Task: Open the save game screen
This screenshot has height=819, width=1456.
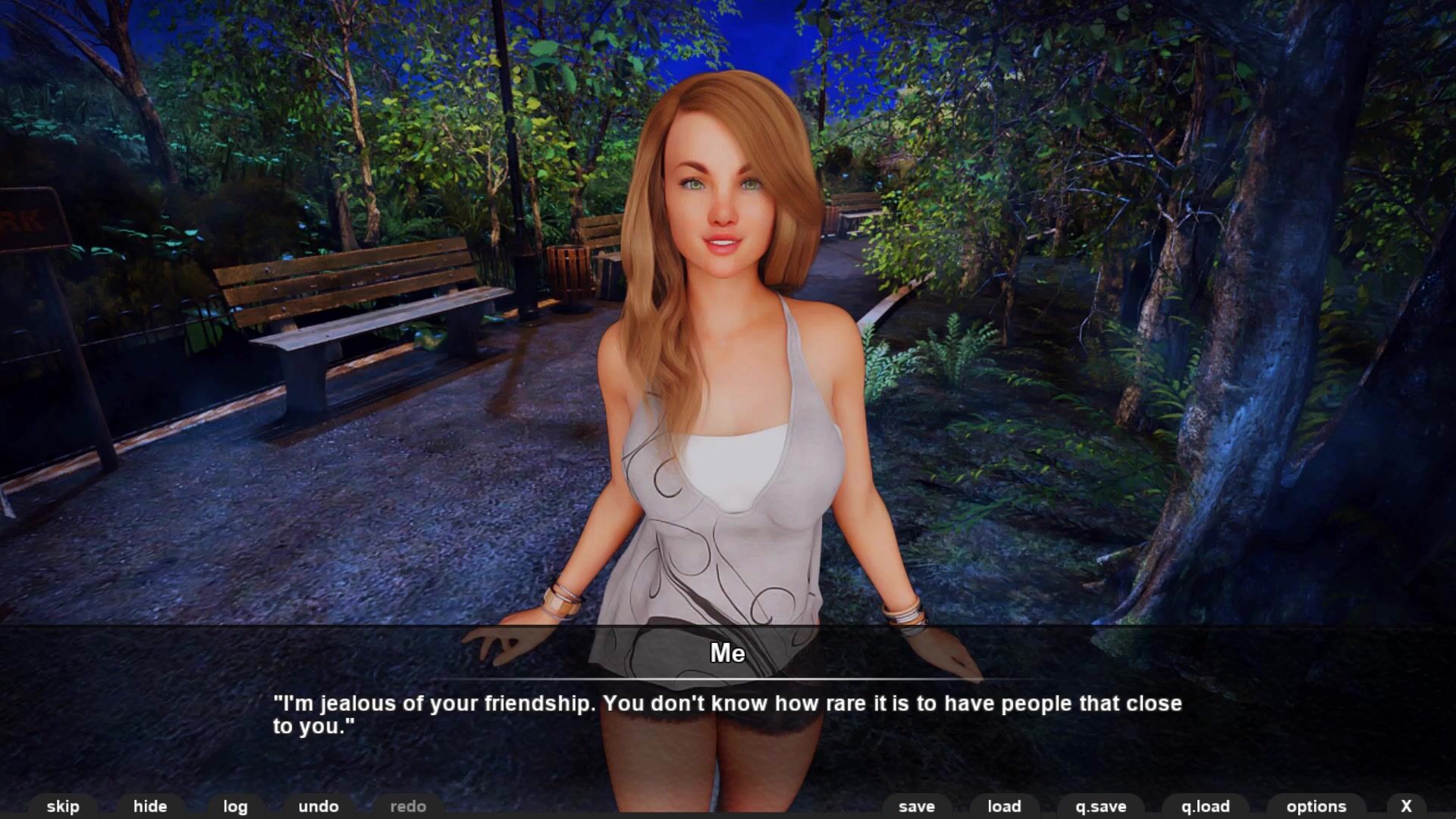Action: pos(917,806)
